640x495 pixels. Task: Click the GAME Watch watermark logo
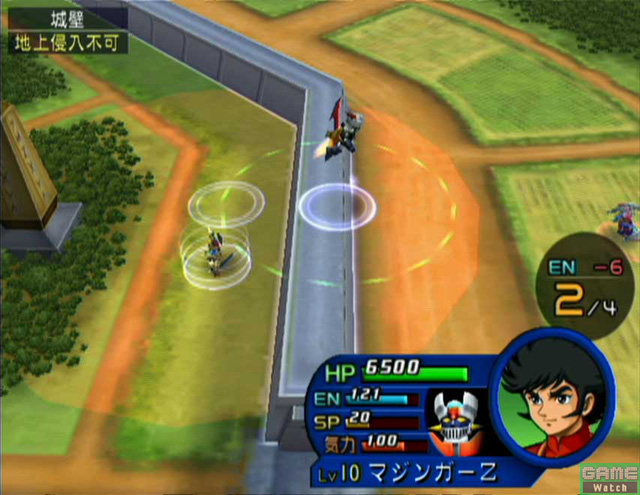(612, 477)
